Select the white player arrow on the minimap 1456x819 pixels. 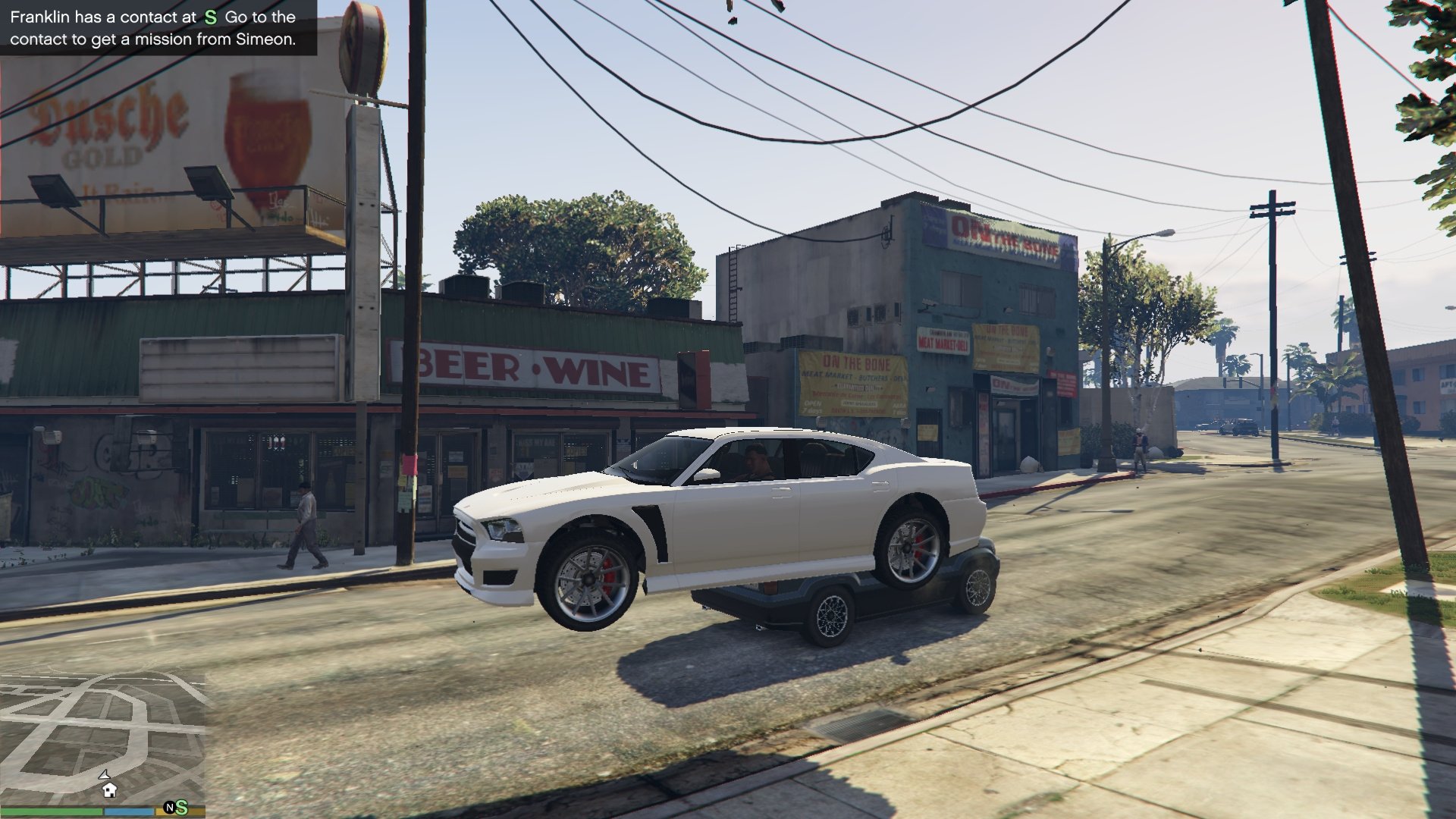click(105, 774)
